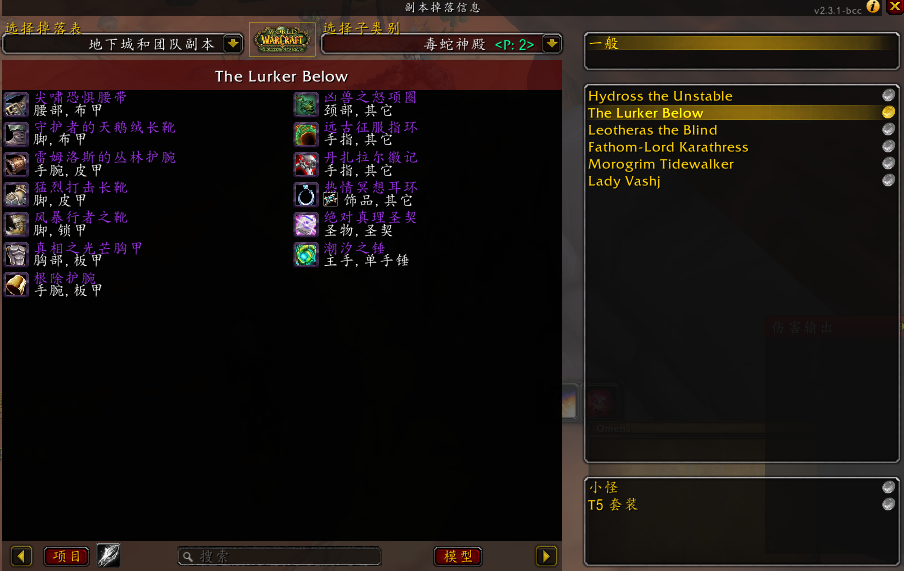This screenshot has height=571, width=904.
Task: Click the 项目 button
Action: 66,556
